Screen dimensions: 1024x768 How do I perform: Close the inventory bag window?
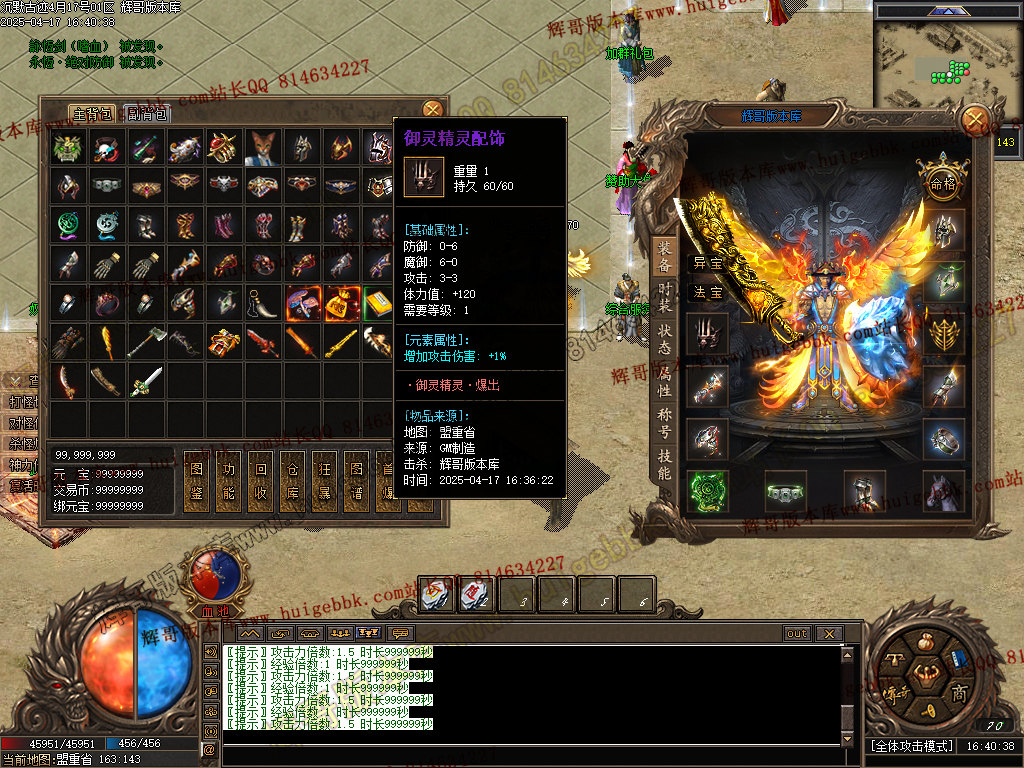(x=432, y=110)
